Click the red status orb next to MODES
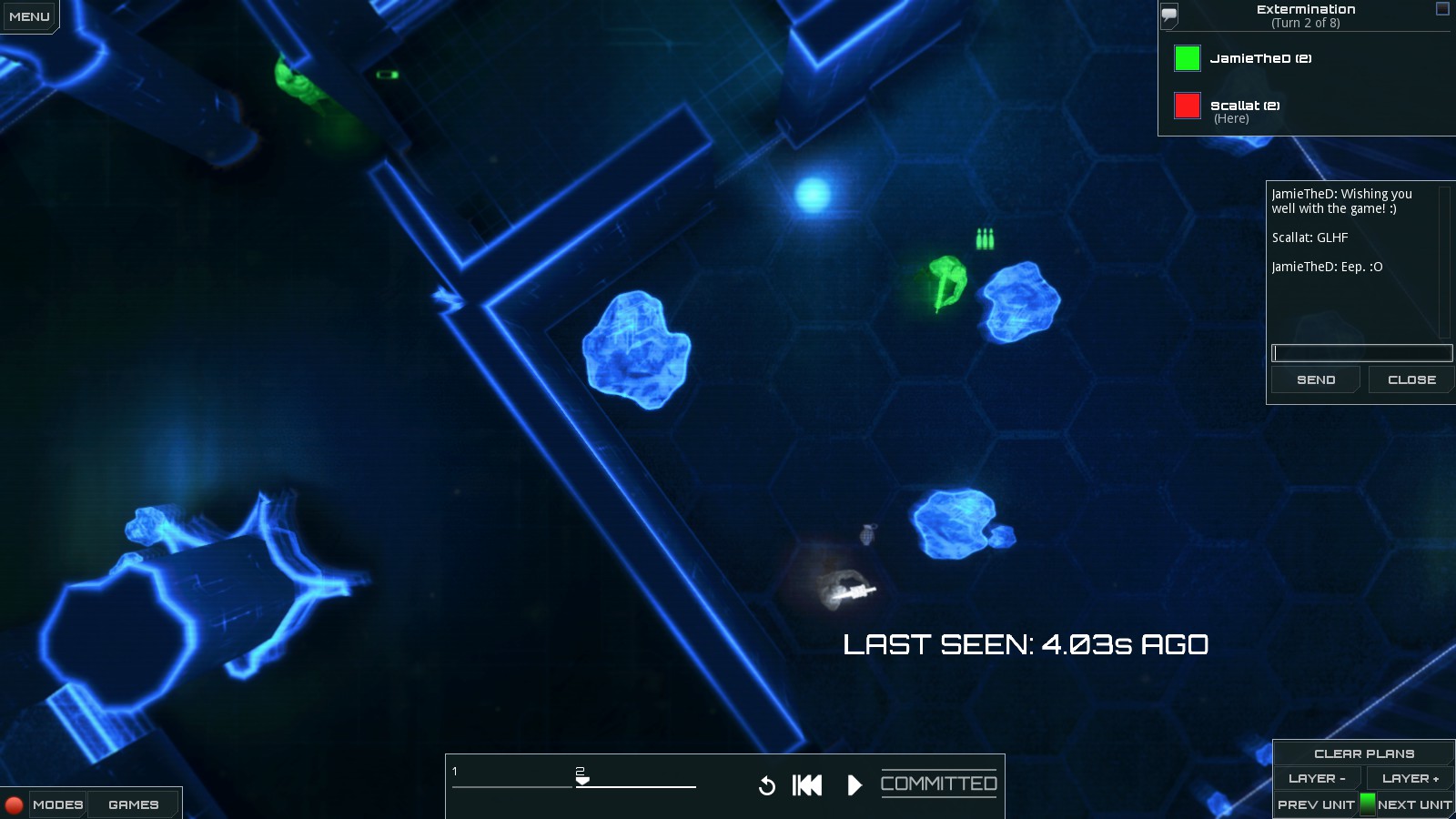This screenshot has width=1456, height=819. (x=13, y=804)
